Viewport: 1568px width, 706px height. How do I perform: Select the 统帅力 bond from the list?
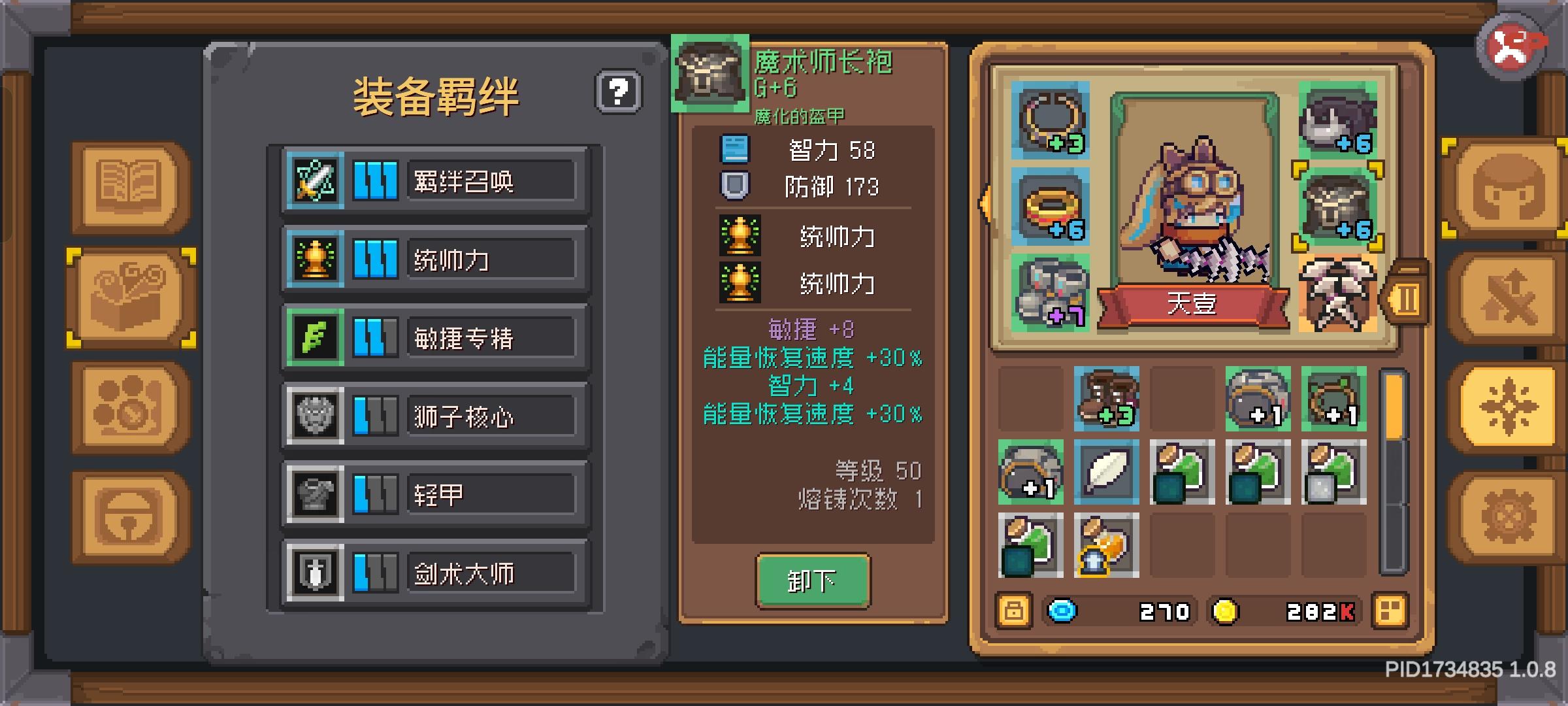(434, 258)
